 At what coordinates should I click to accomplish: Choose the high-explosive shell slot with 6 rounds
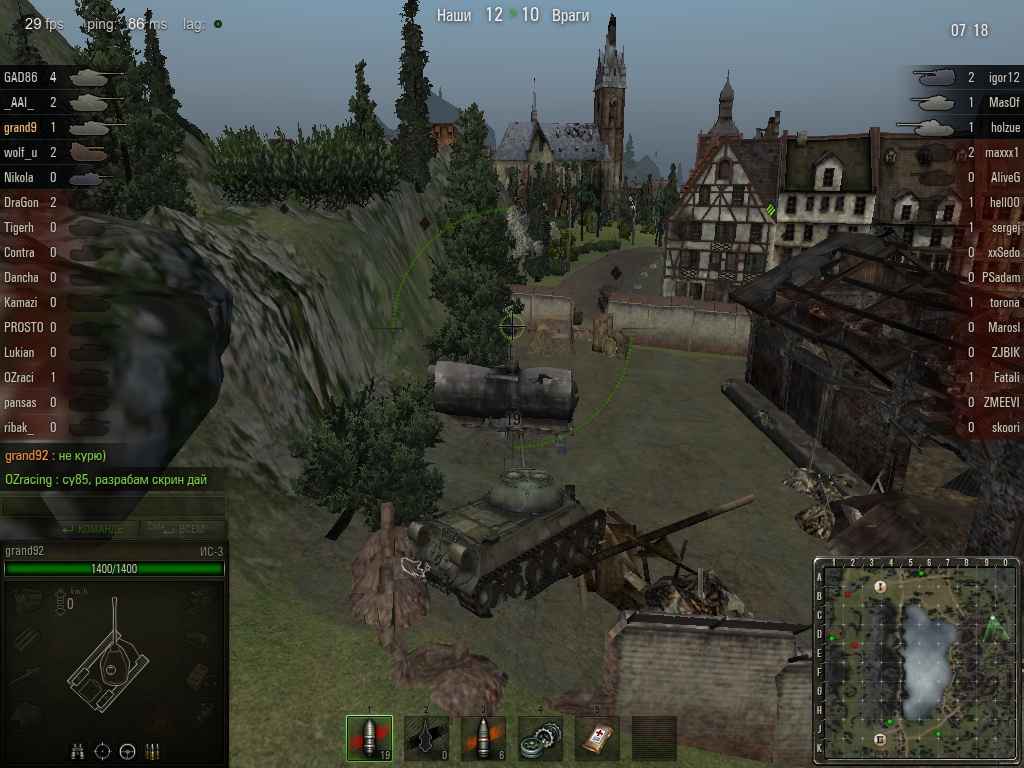click(x=483, y=739)
